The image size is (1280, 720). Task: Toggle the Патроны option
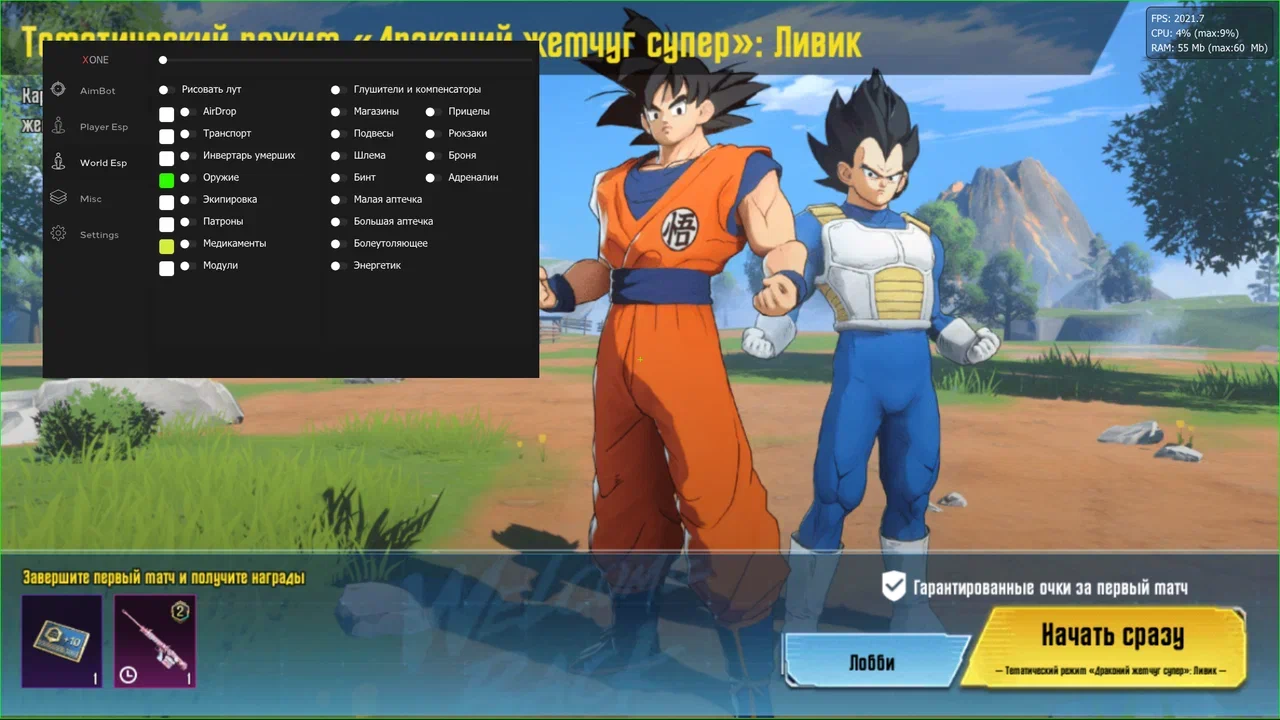pyautogui.click(x=185, y=222)
